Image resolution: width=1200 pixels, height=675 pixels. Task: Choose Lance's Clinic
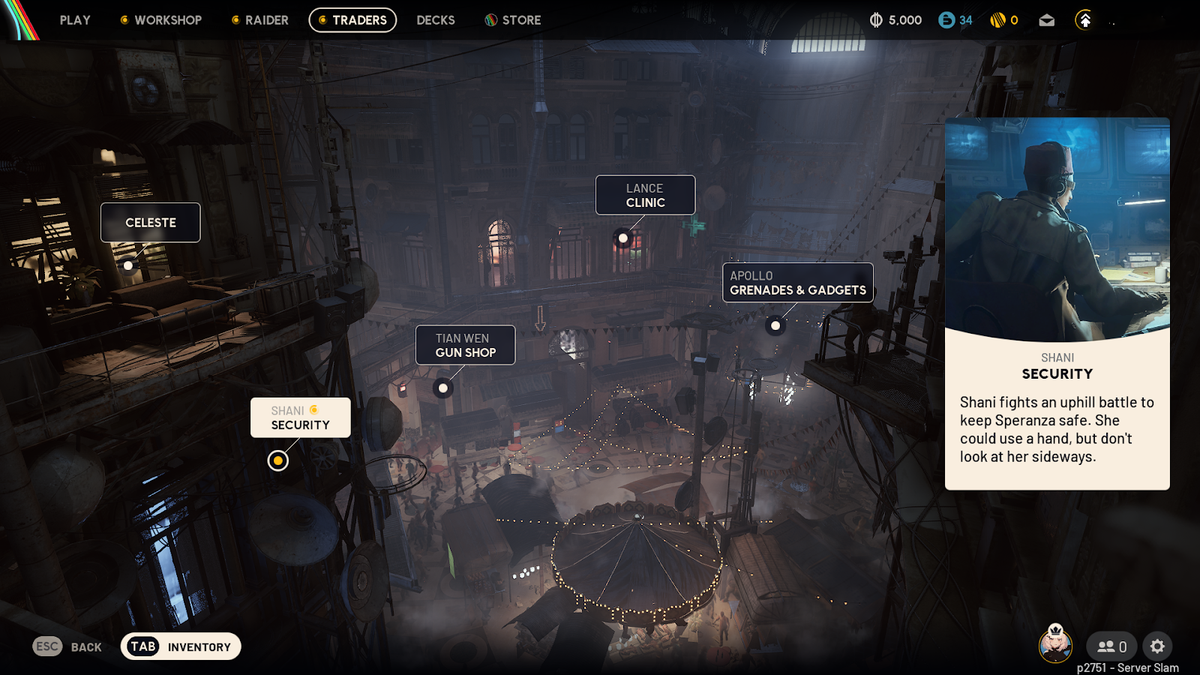tap(645, 196)
